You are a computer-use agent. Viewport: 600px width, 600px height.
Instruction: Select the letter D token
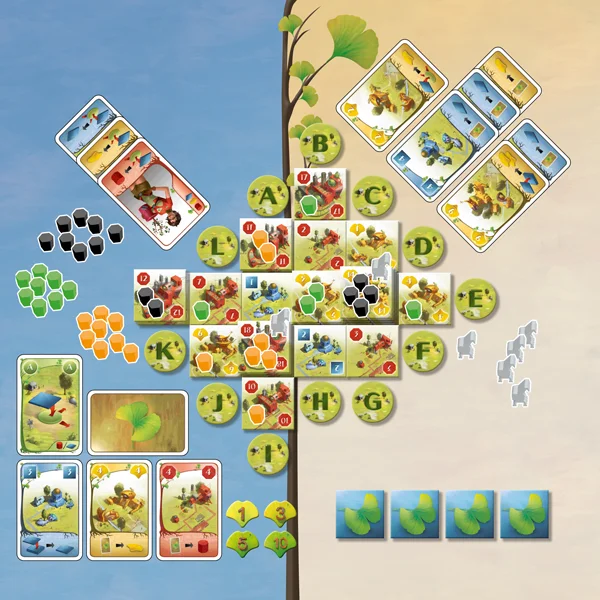tap(423, 245)
